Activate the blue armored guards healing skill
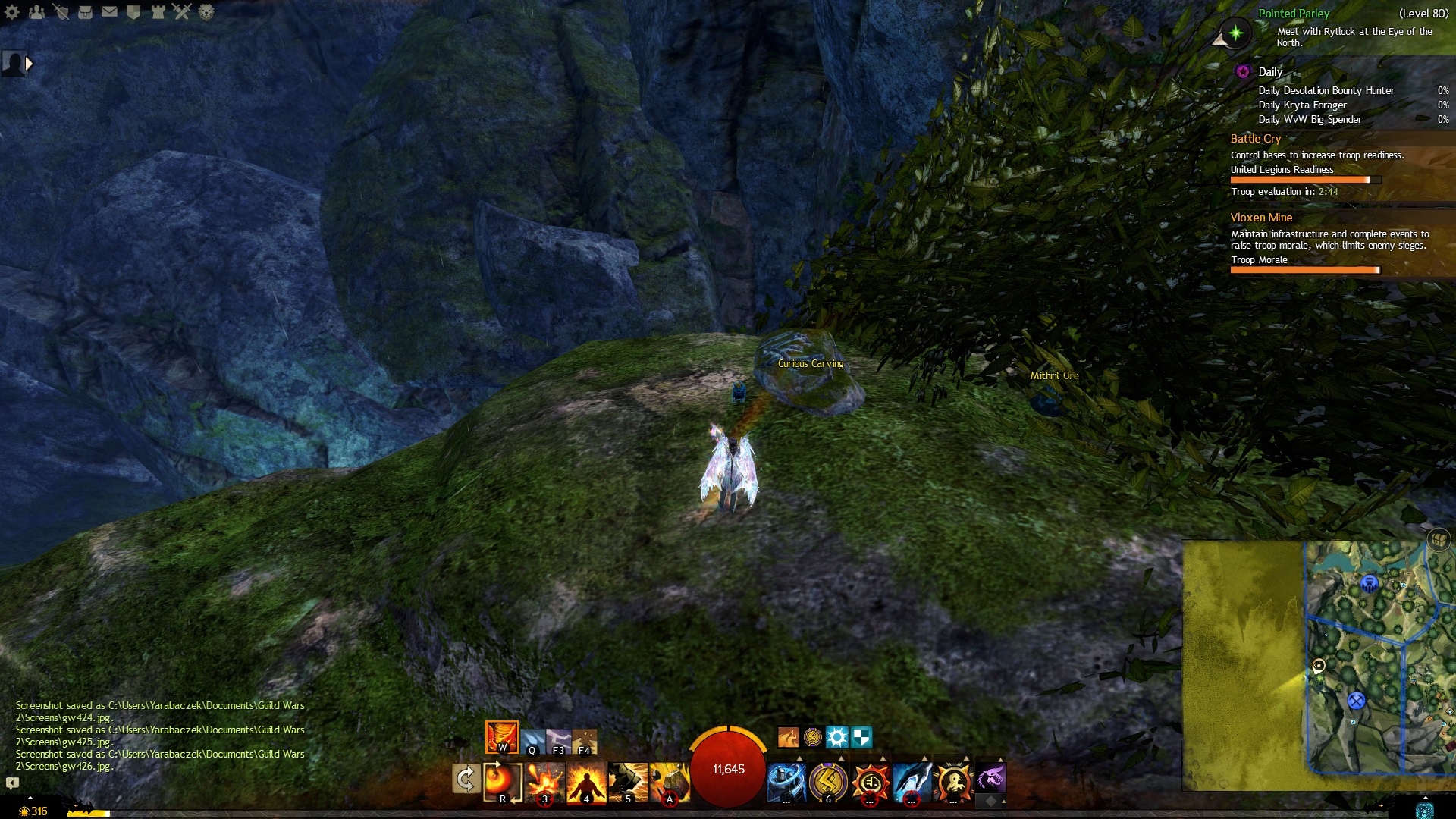 (786, 782)
